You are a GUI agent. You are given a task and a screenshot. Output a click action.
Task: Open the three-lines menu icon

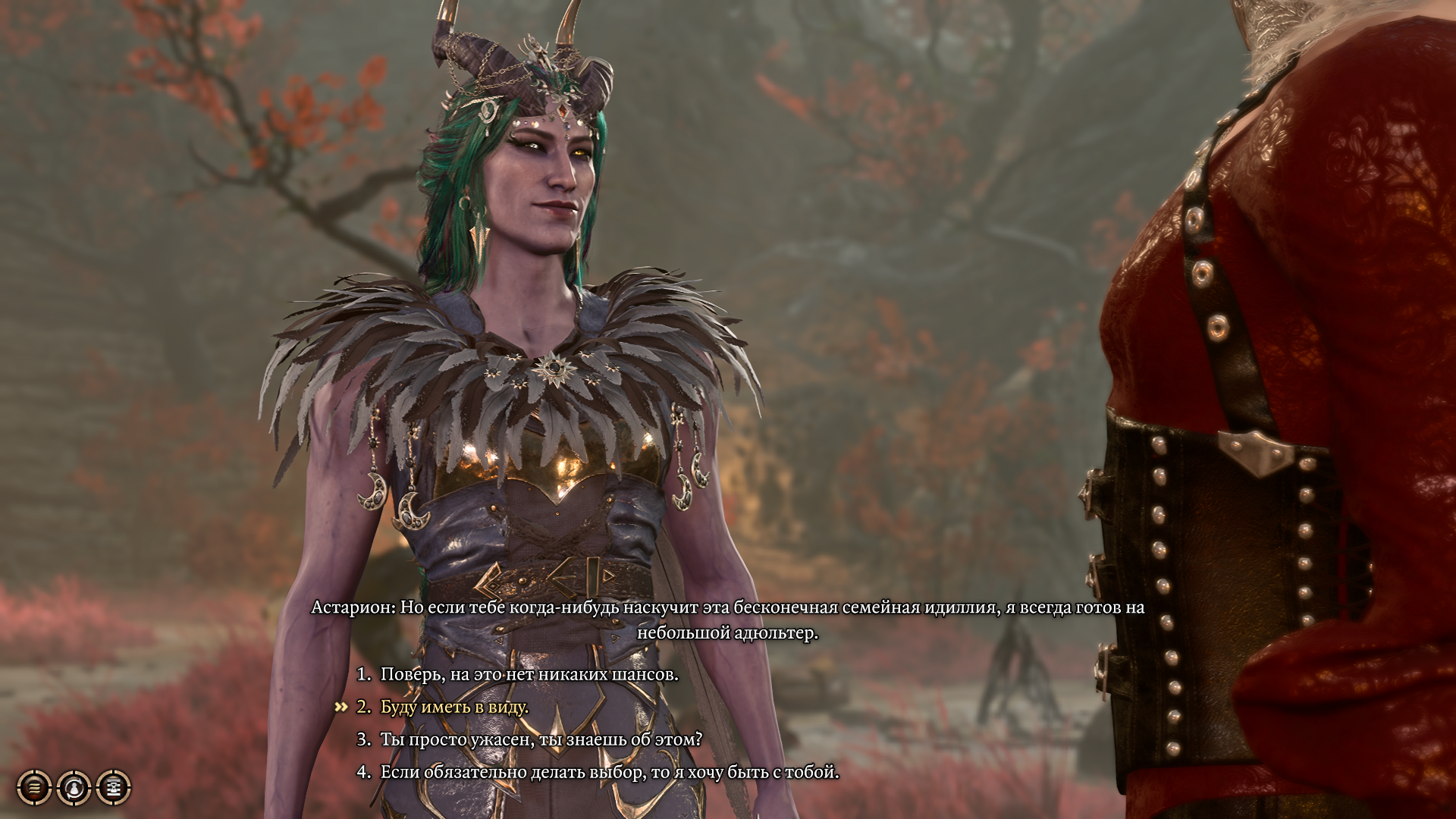pos(34,787)
